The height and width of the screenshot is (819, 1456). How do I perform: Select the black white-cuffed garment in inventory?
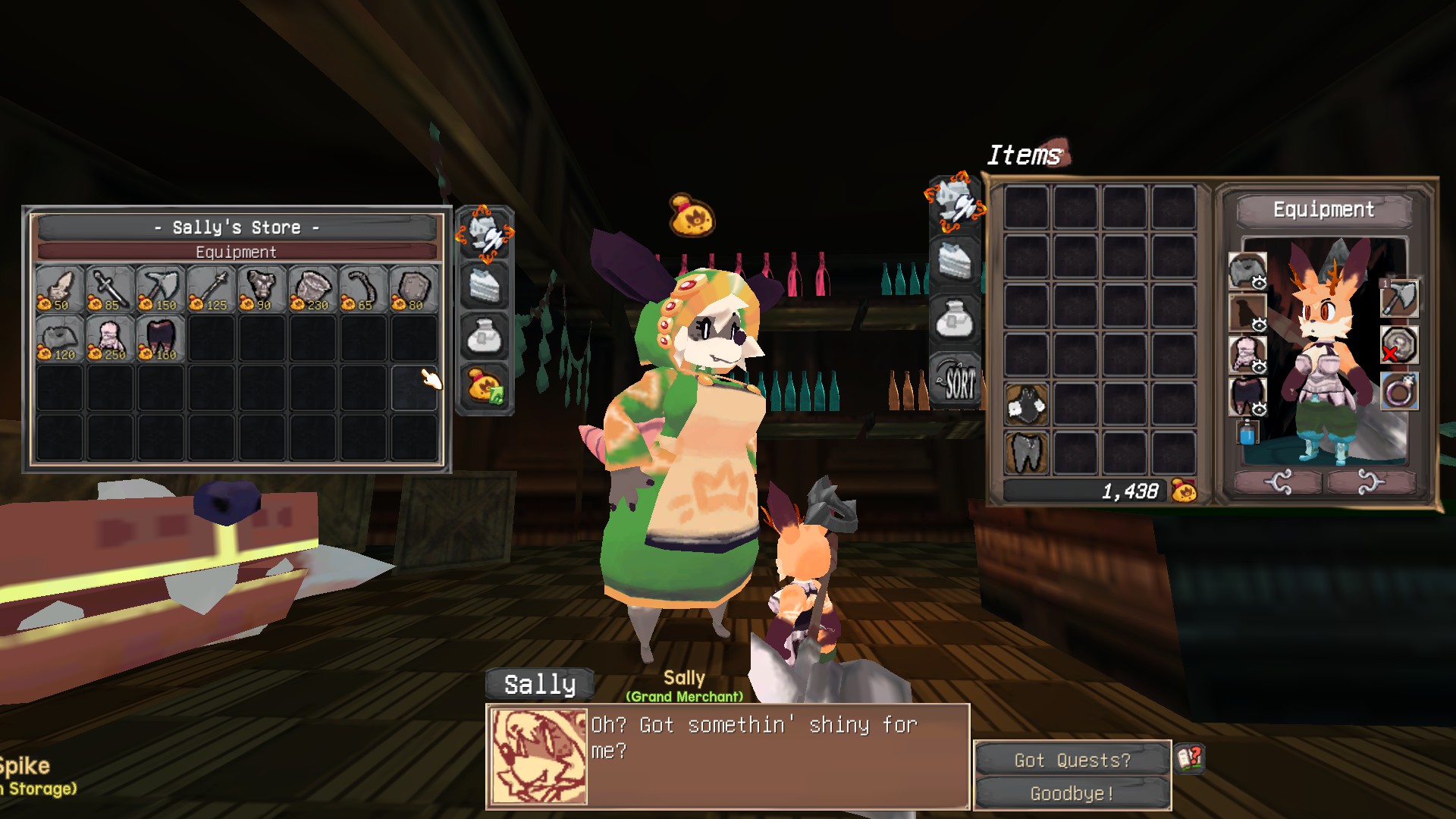pos(1027,403)
